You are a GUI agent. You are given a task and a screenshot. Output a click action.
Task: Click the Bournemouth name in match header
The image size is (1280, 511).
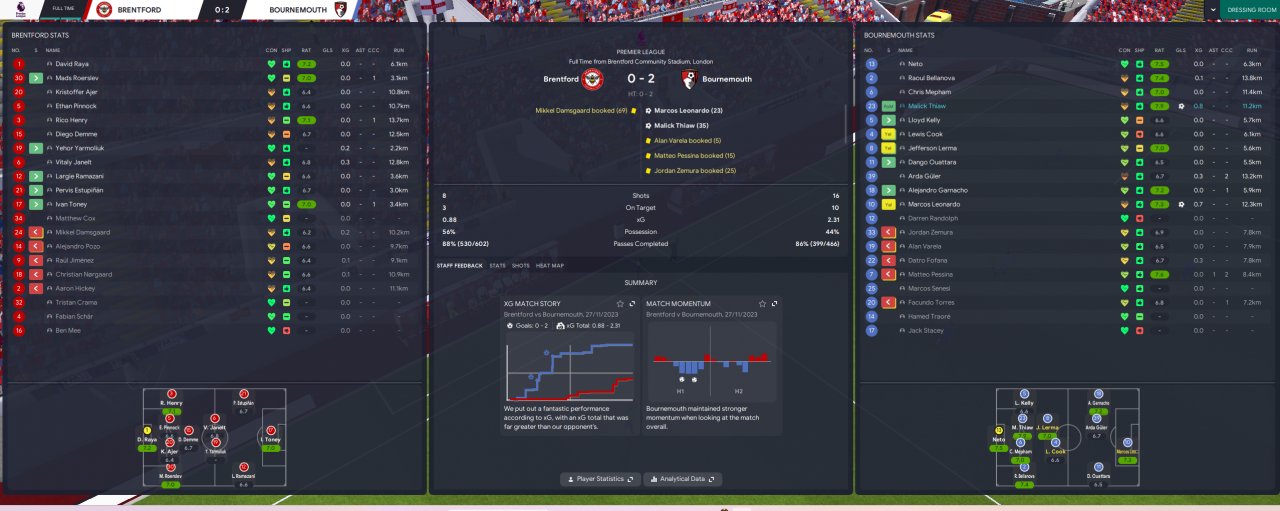(x=727, y=78)
